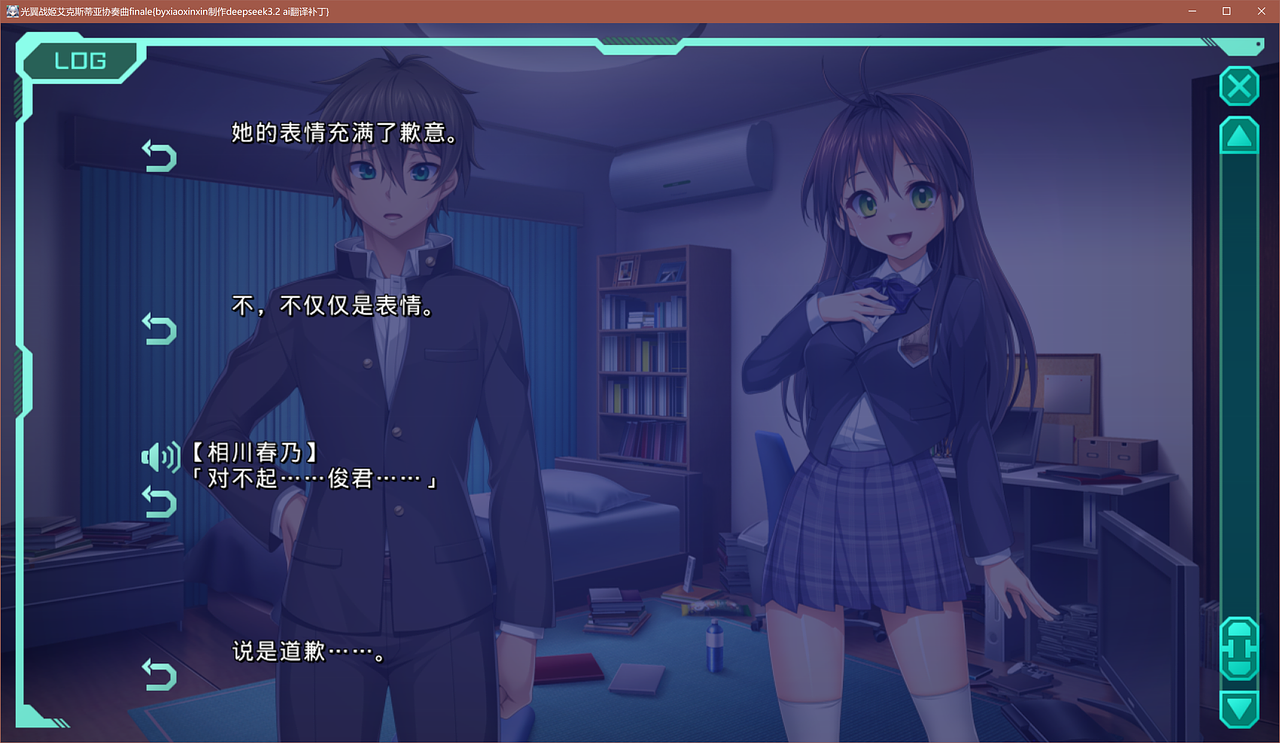Click the log's scroll-up arrow button
Screen dimensions: 1280x743
point(1239,136)
